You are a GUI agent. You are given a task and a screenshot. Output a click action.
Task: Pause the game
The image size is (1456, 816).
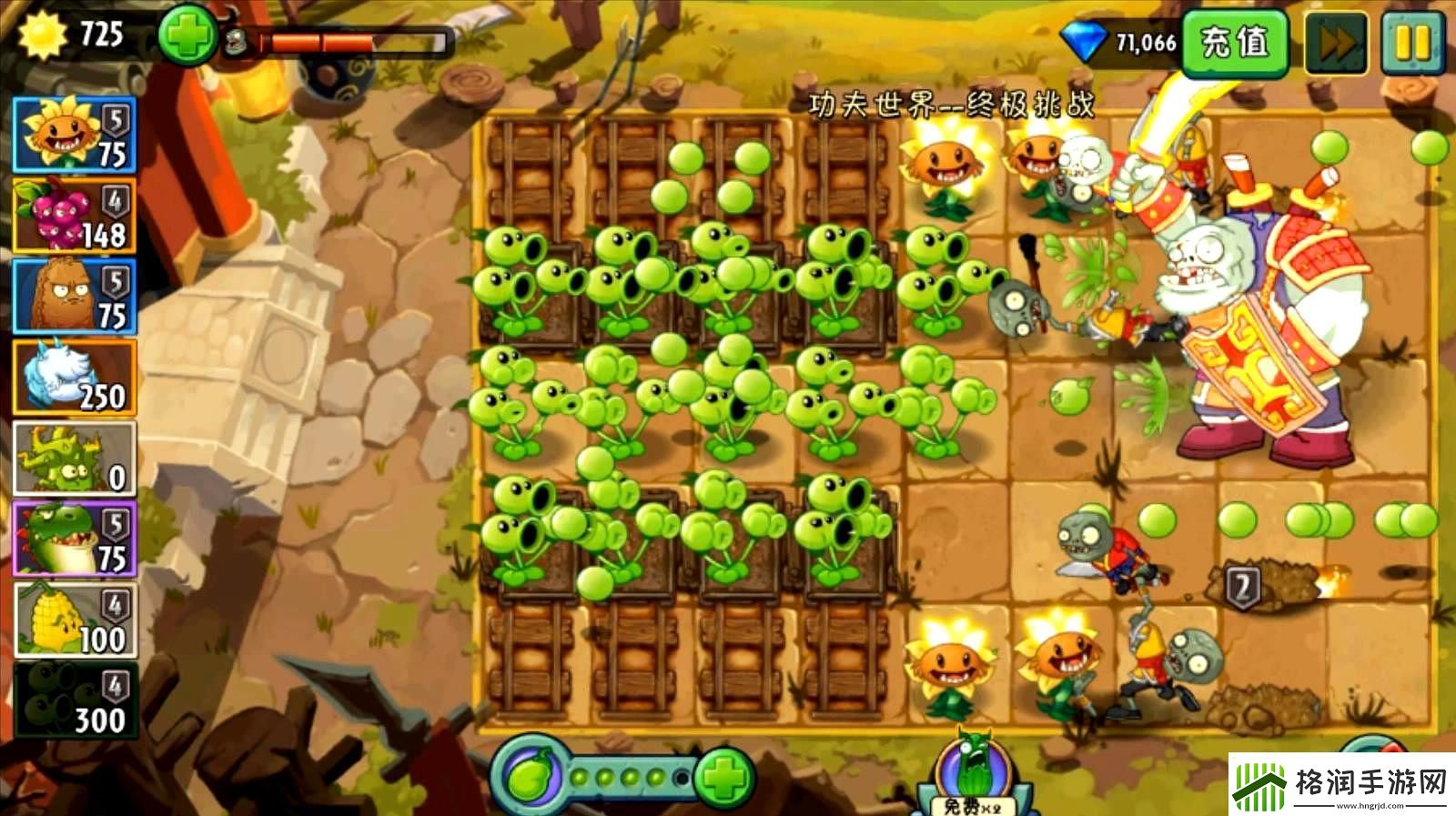coord(1416,40)
